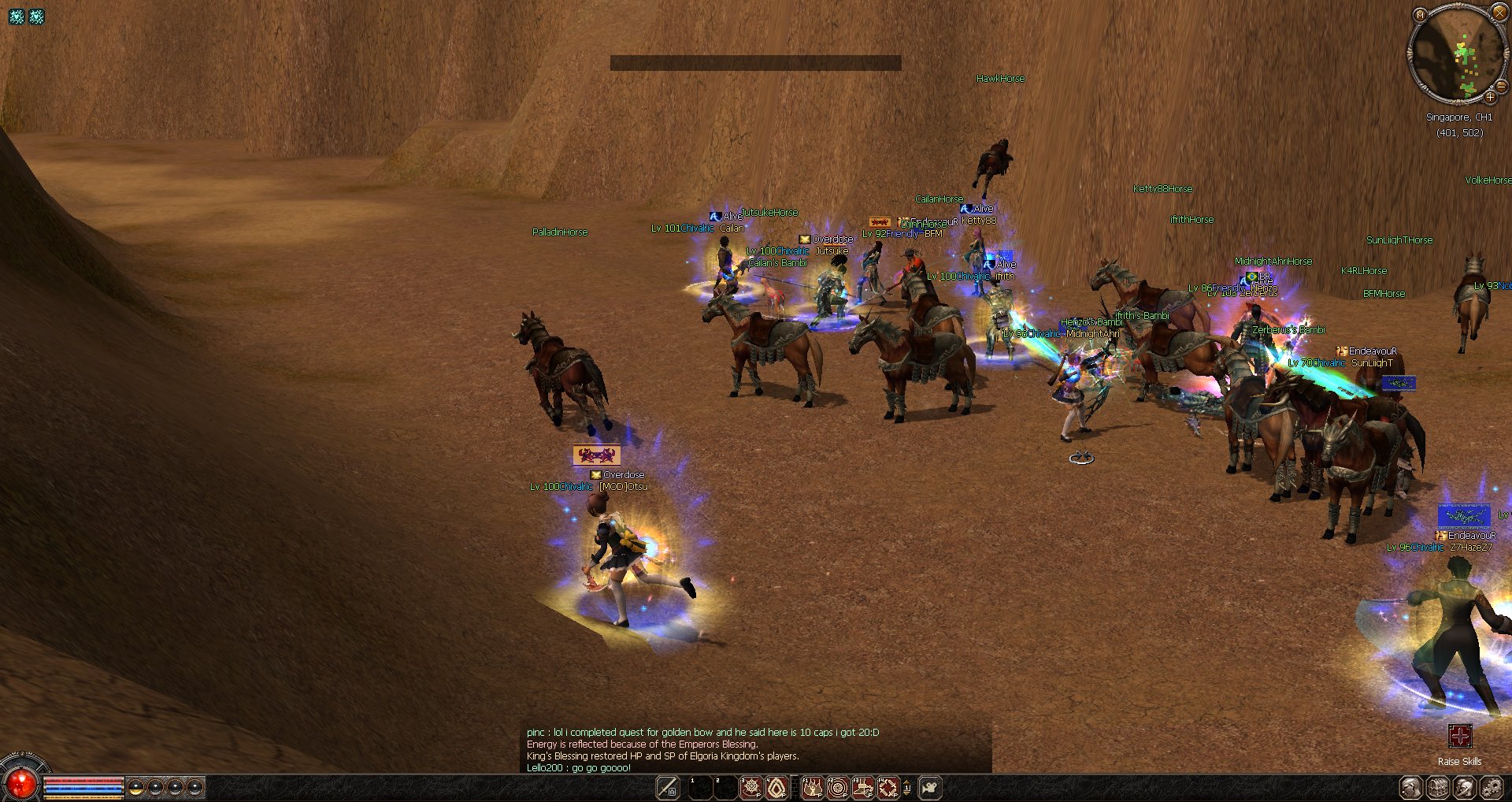Image resolution: width=1512 pixels, height=802 pixels.
Task: Click the first buff icon in the corner
Action: pos(17,16)
